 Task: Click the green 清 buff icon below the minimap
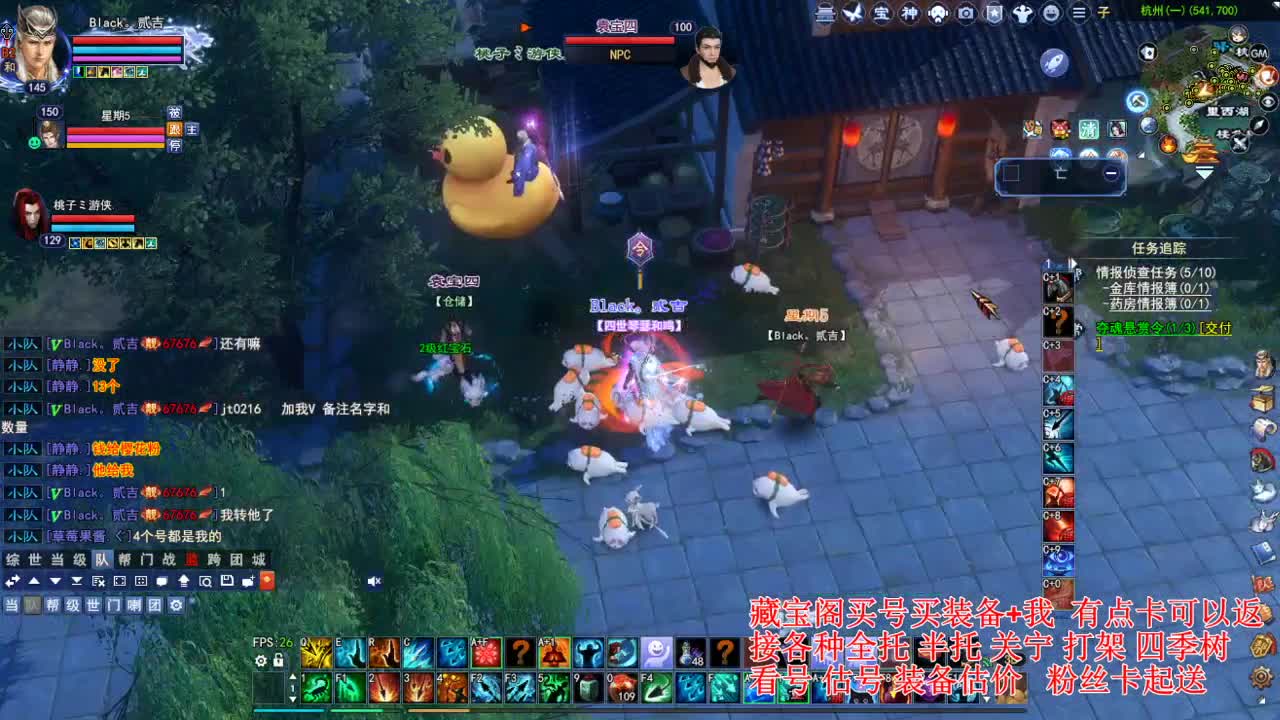click(1091, 128)
